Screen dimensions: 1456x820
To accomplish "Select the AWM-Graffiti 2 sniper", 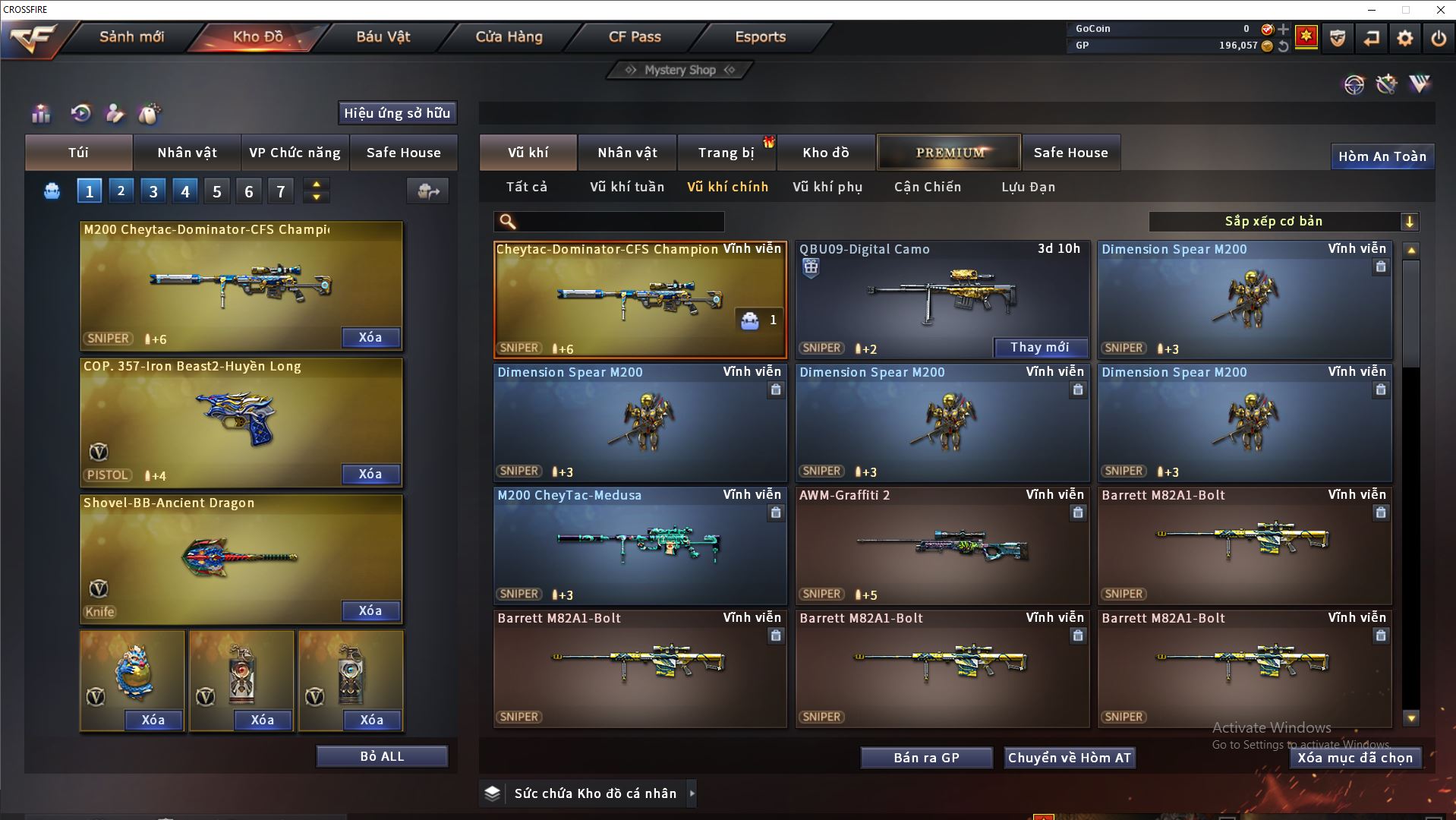I will [942, 544].
